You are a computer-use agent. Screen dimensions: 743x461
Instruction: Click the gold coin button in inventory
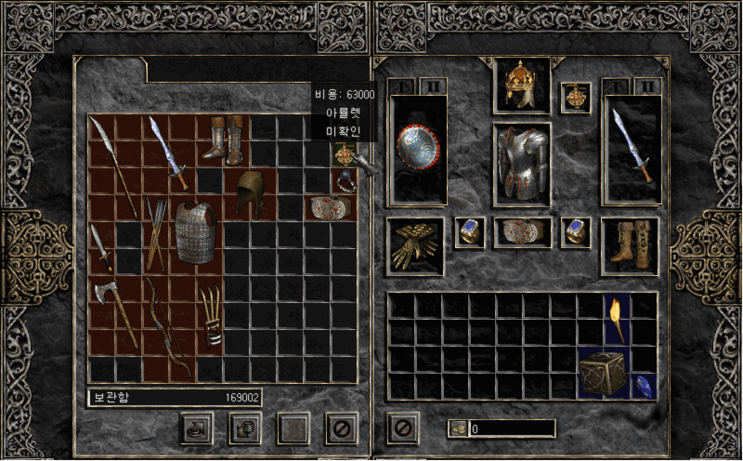[458, 429]
